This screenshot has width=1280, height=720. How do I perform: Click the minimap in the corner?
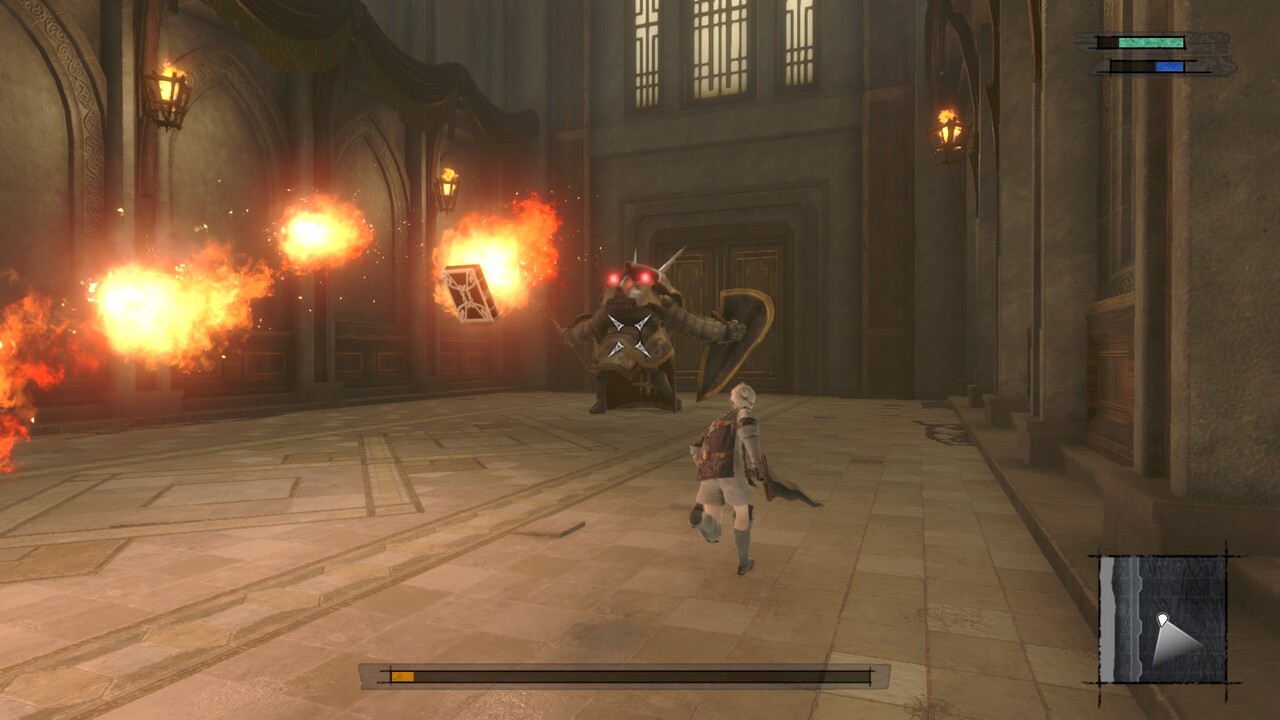(1163, 619)
